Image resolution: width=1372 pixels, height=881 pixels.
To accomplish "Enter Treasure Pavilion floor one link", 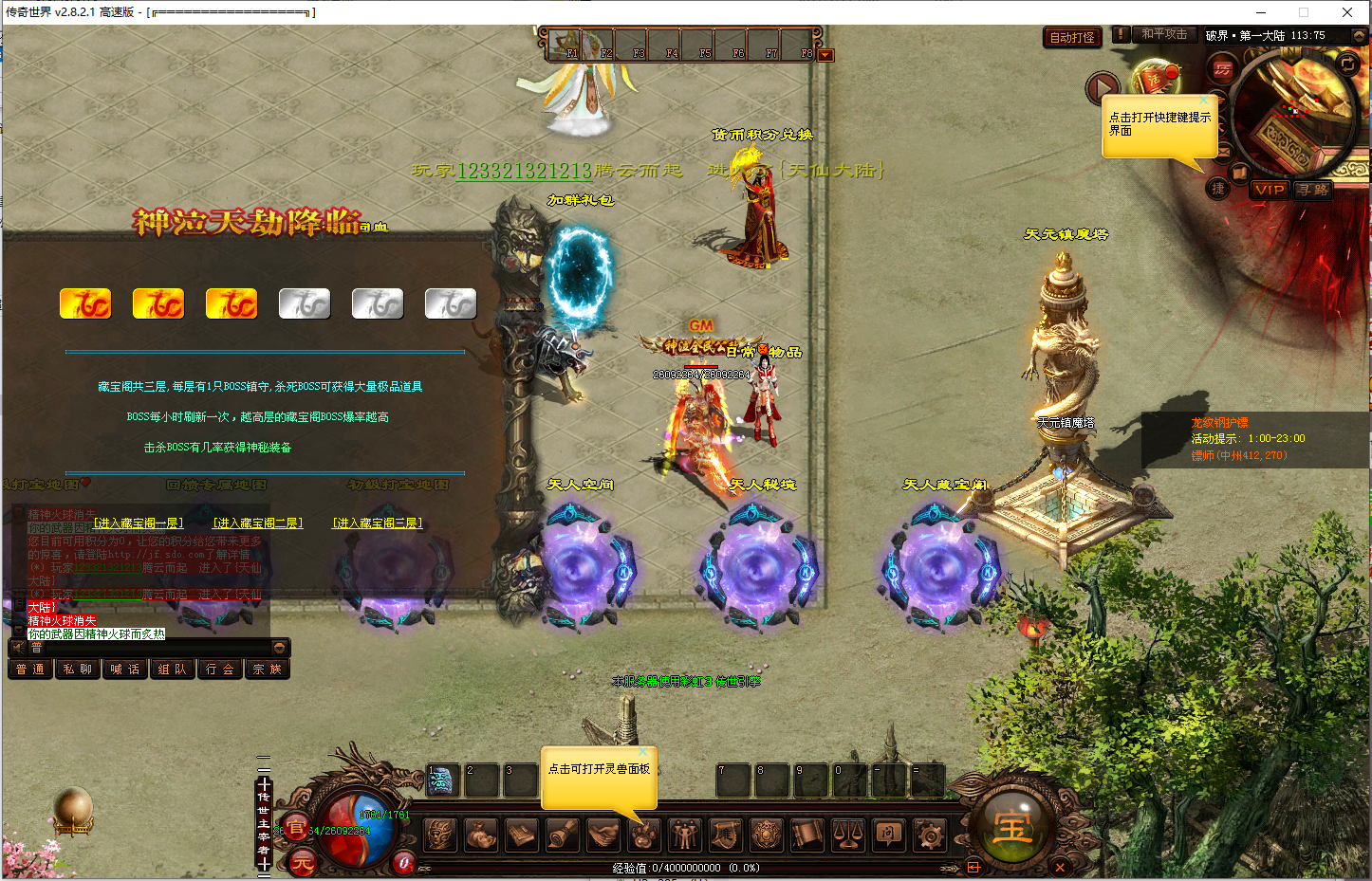I will tap(138, 523).
